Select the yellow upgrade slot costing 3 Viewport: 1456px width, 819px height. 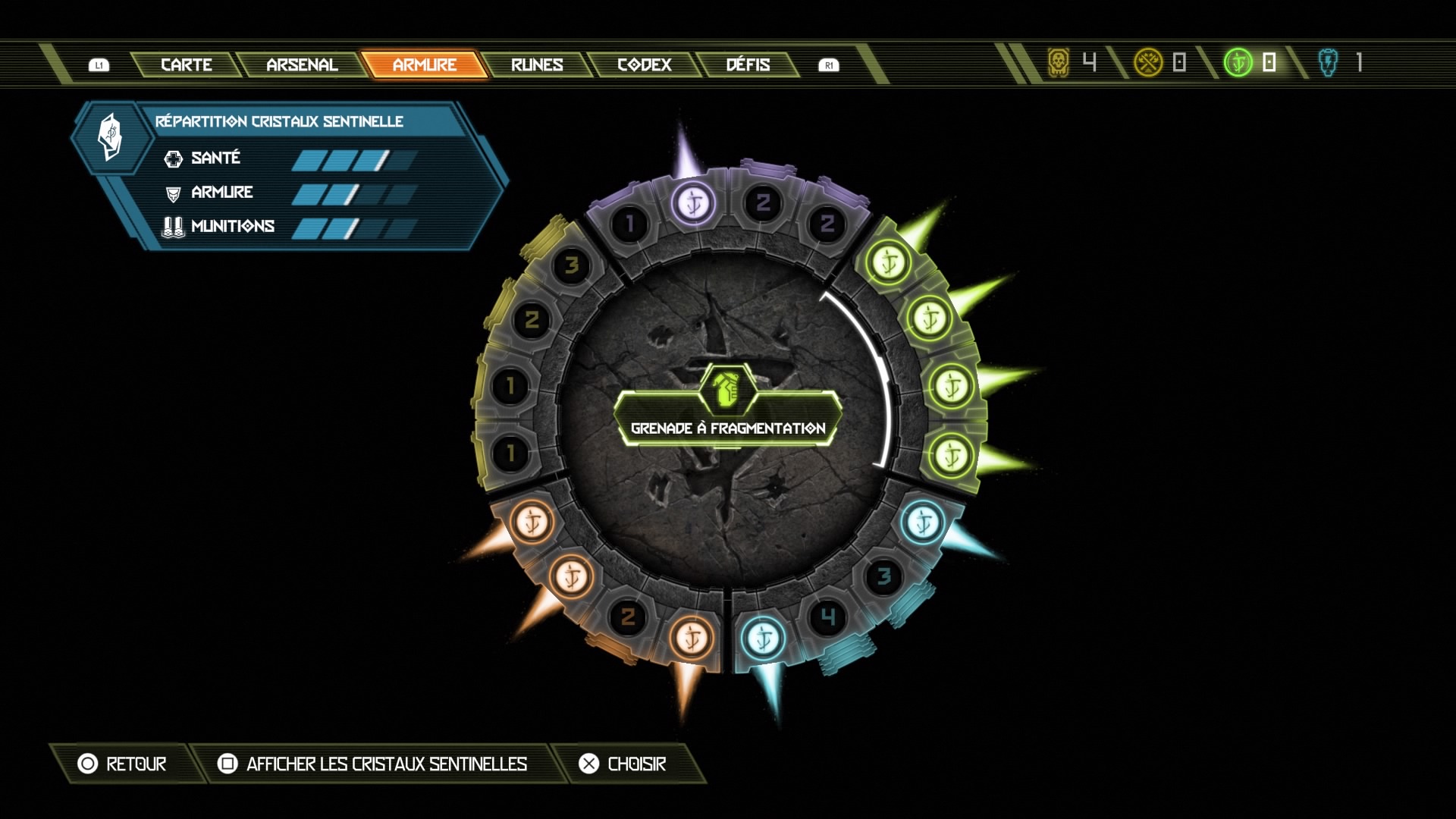572,265
